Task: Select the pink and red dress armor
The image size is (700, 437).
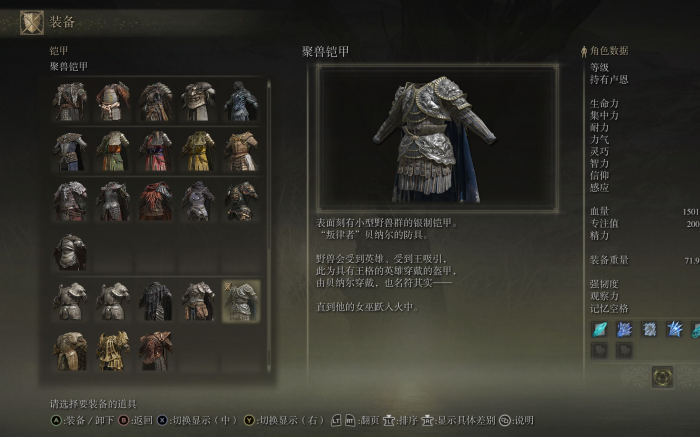Action: pyautogui.click(x=155, y=151)
